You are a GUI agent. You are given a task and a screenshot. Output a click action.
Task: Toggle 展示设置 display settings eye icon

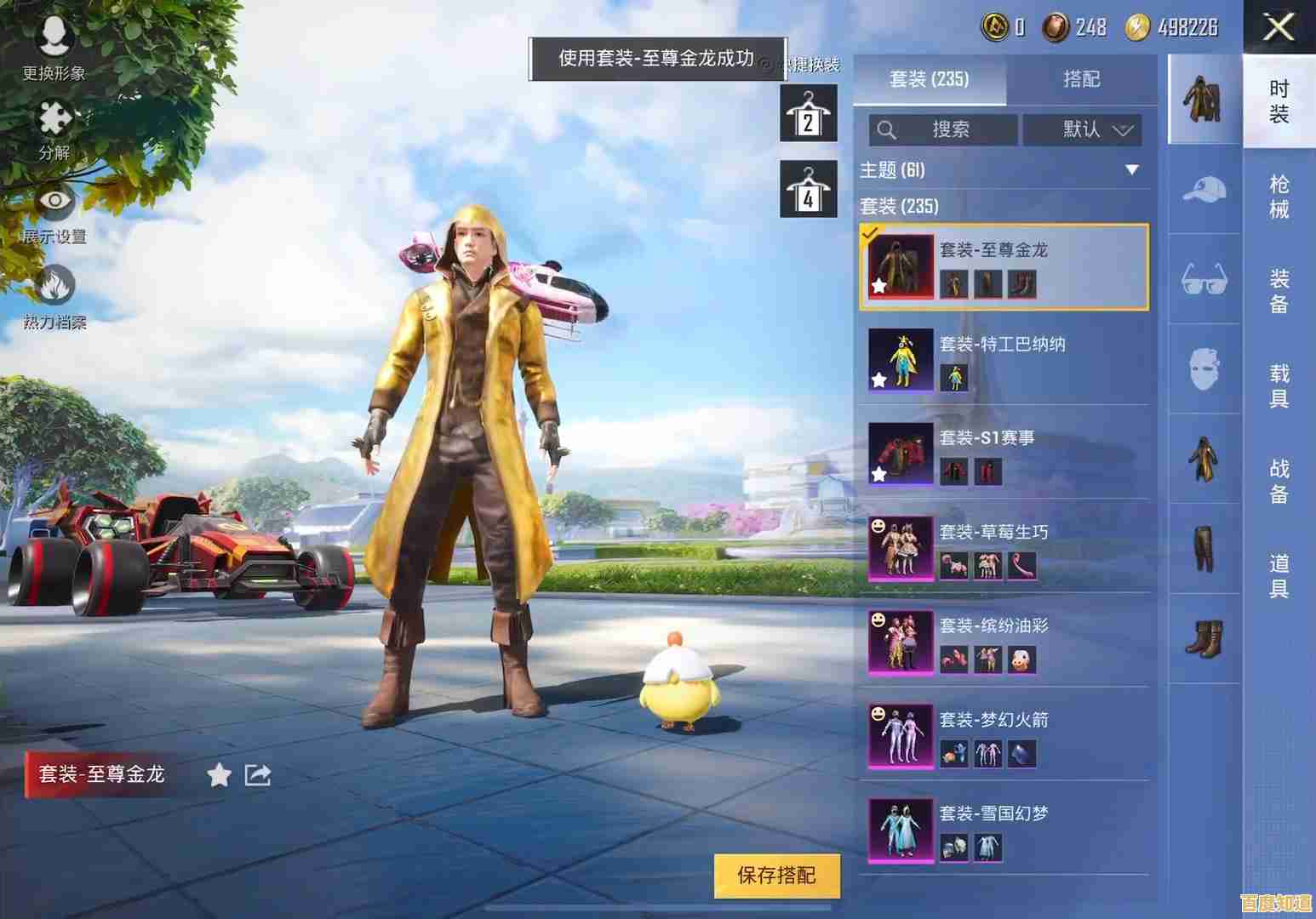53,203
